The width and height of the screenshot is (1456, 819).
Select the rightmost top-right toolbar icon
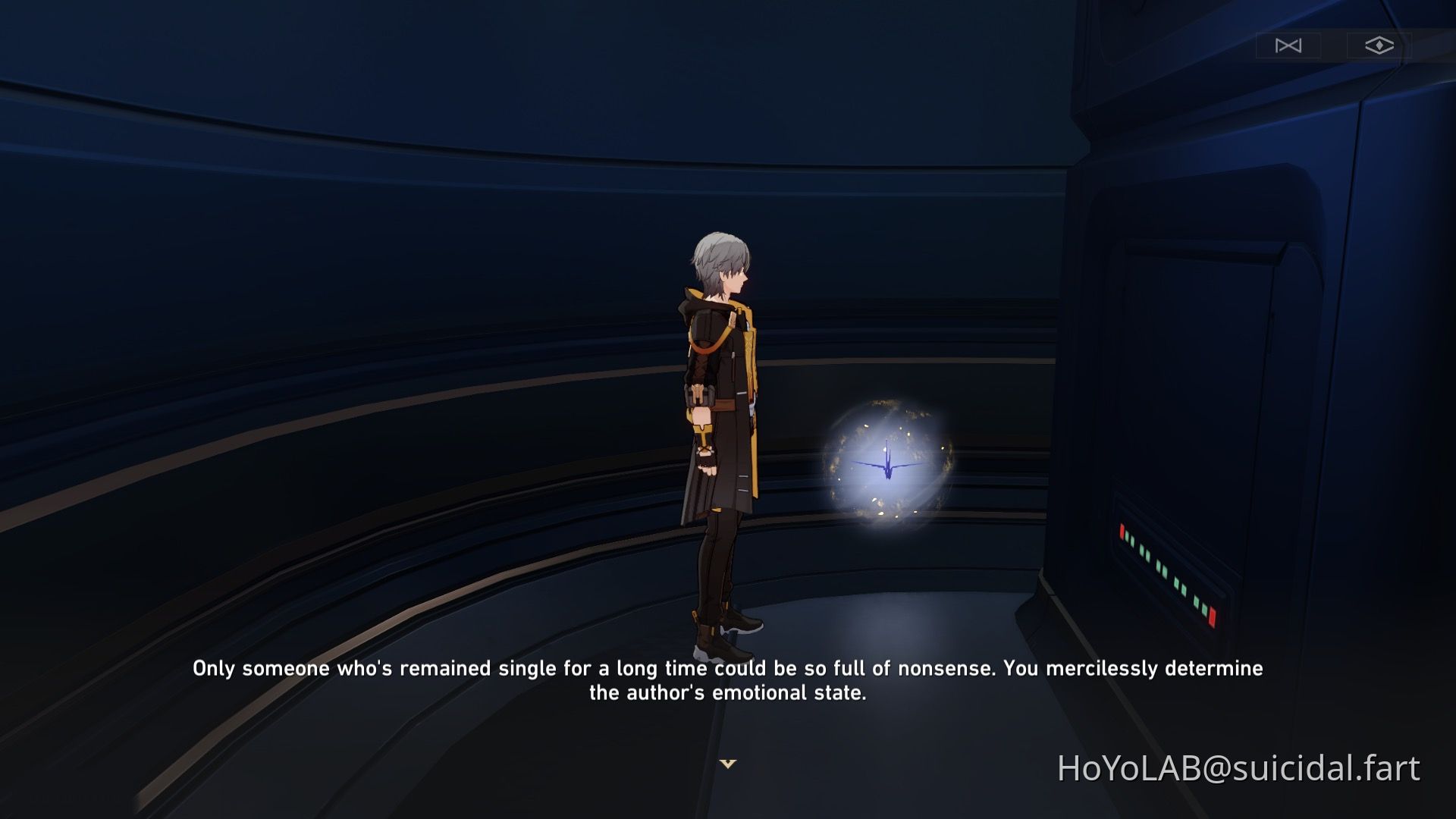tap(1380, 45)
